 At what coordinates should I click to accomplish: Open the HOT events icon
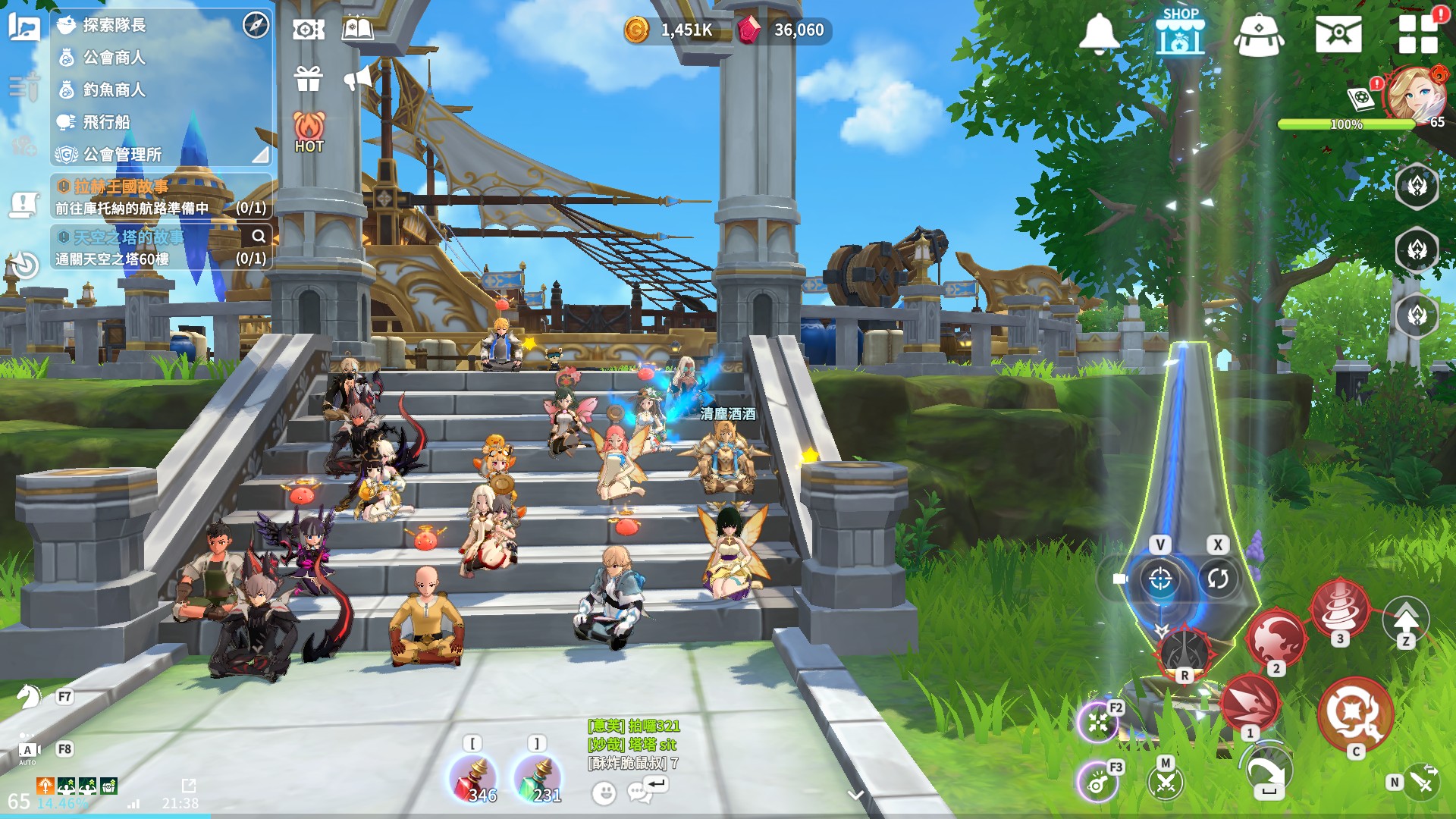tap(309, 132)
